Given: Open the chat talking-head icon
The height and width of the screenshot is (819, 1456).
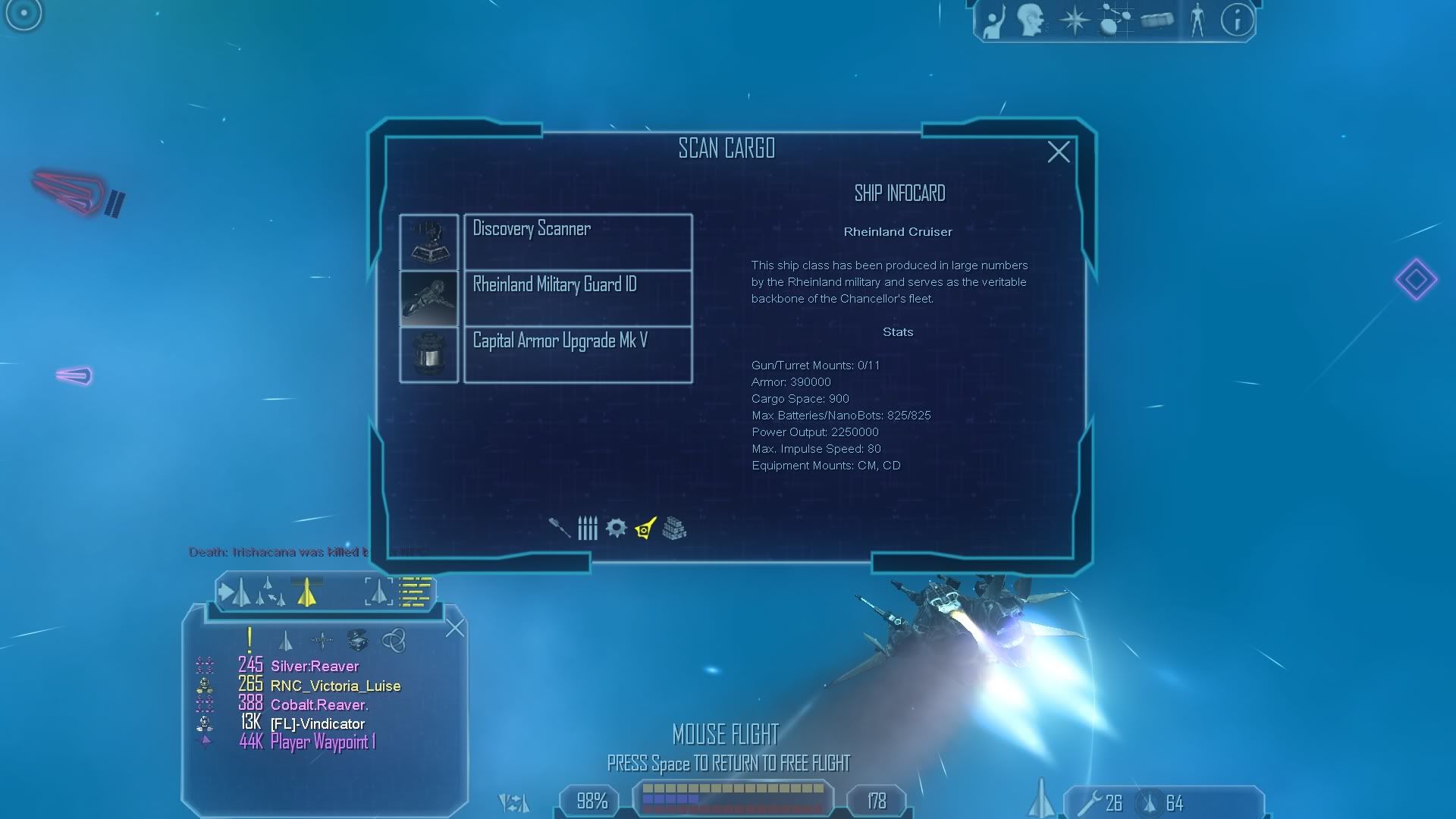Looking at the screenshot, I should point(1031,20).
